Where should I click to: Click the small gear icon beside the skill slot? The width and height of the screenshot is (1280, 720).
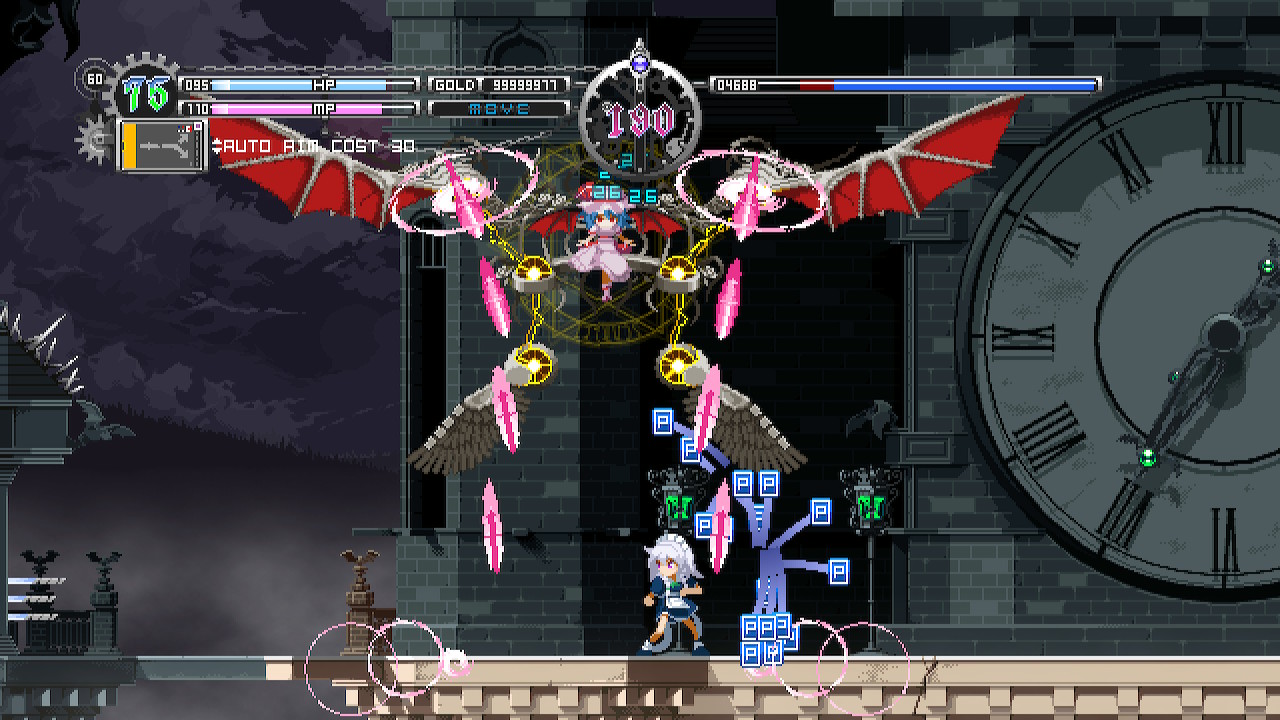[x=93, y=139]
